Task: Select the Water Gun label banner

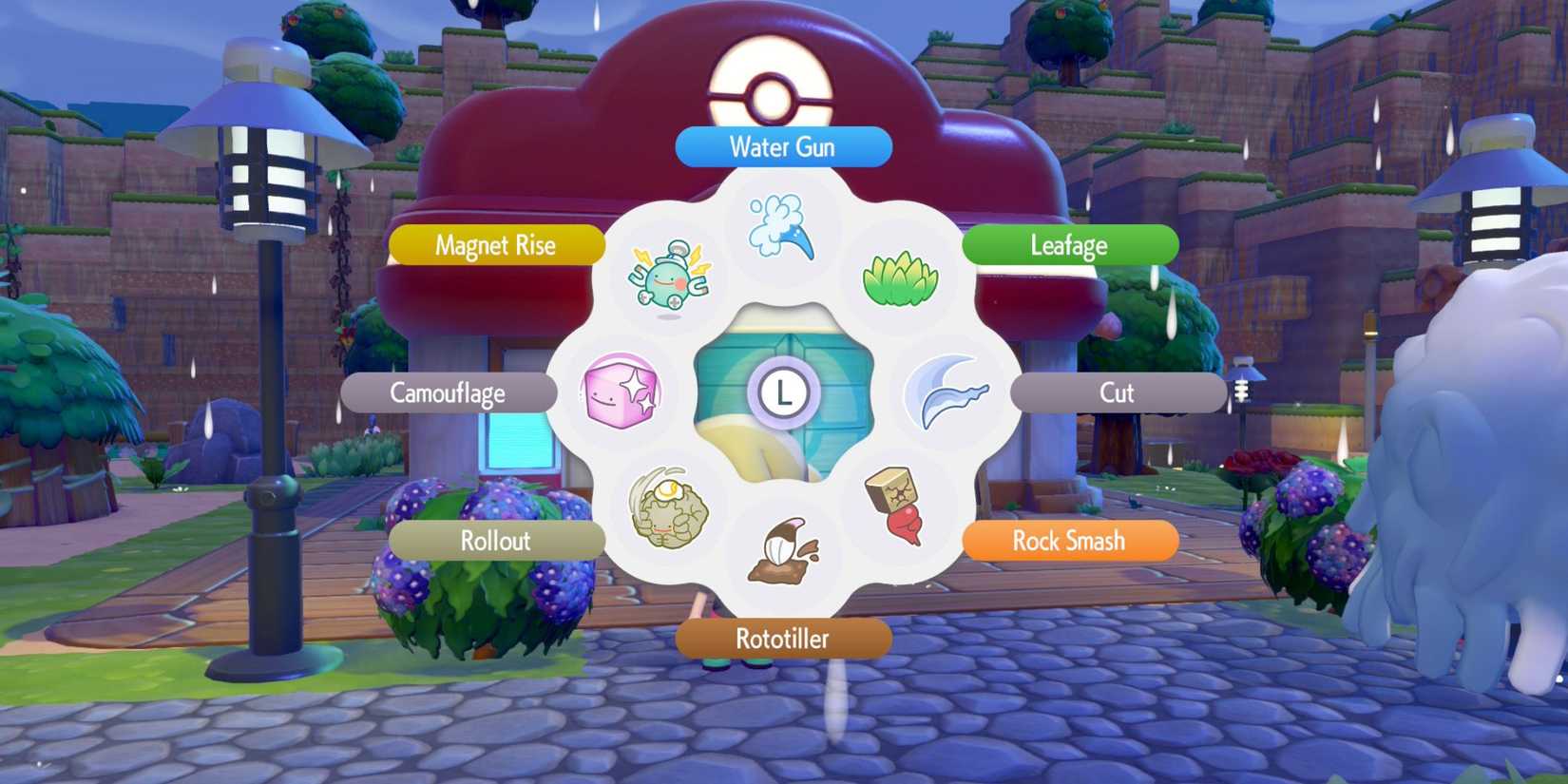Action: click(x=781, y=146)
